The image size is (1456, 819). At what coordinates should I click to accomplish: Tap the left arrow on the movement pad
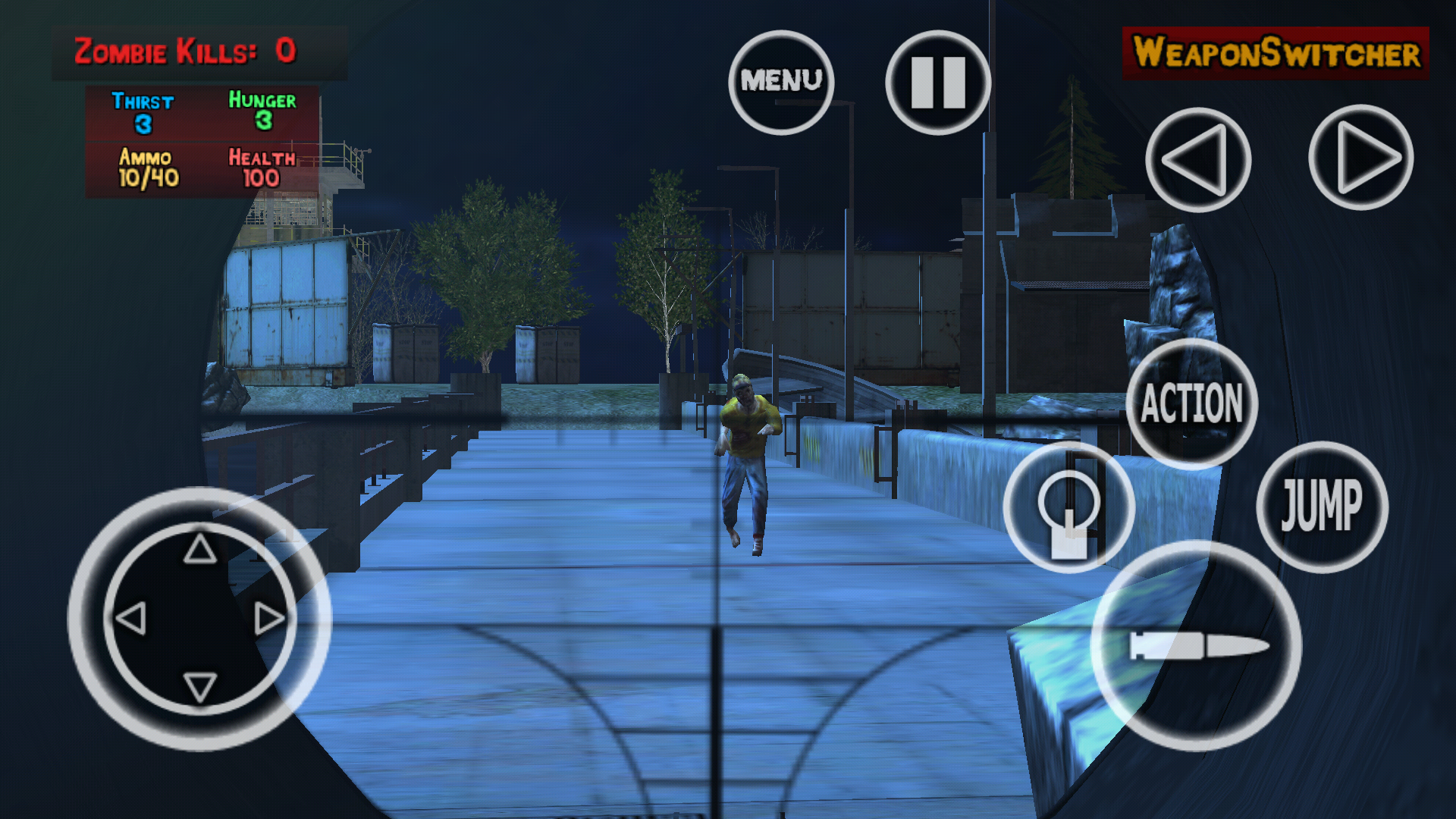point(133,620)
